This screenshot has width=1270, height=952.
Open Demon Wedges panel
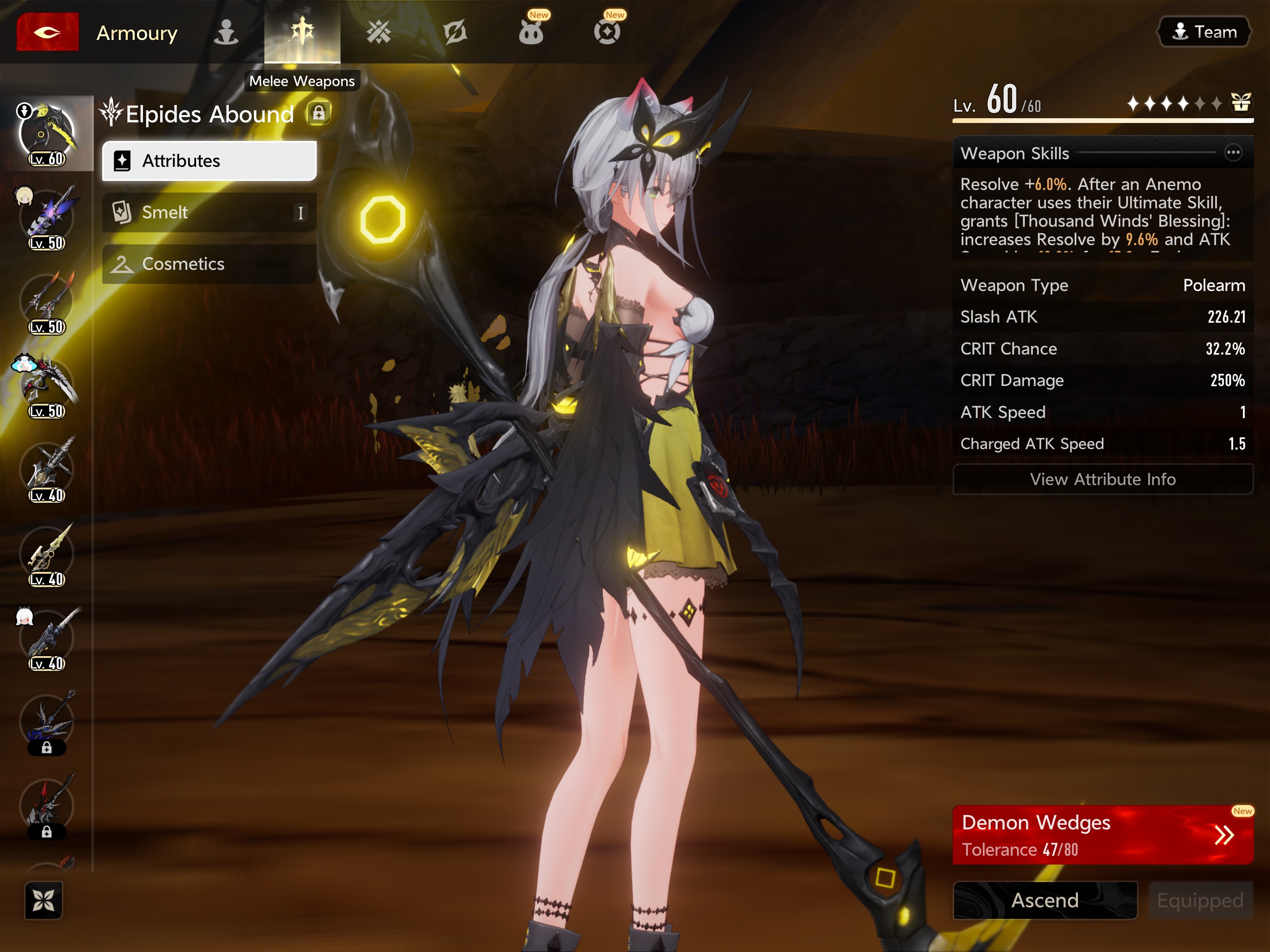pos(1102,835)
